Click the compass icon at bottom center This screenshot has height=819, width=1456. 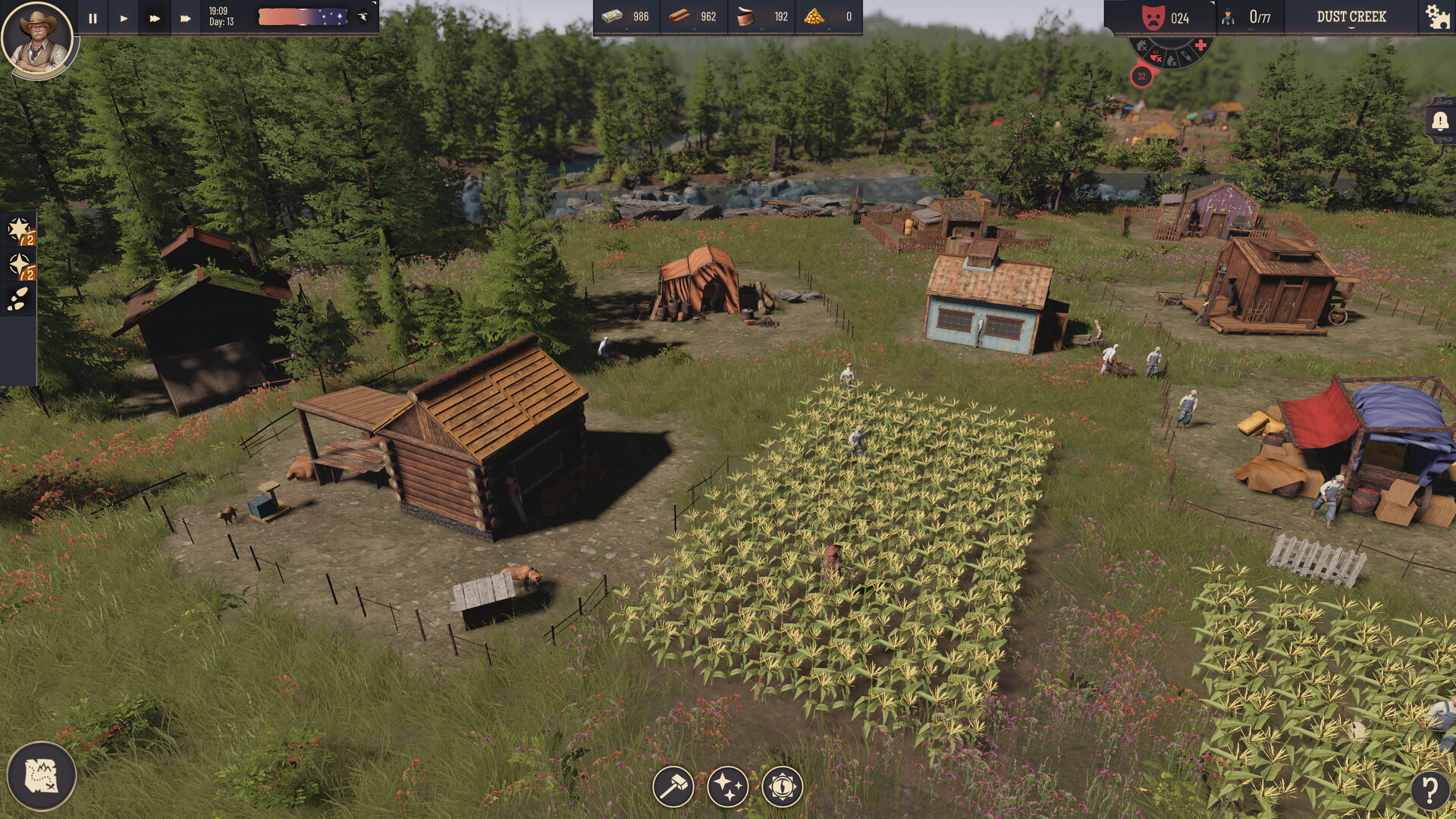782,786
